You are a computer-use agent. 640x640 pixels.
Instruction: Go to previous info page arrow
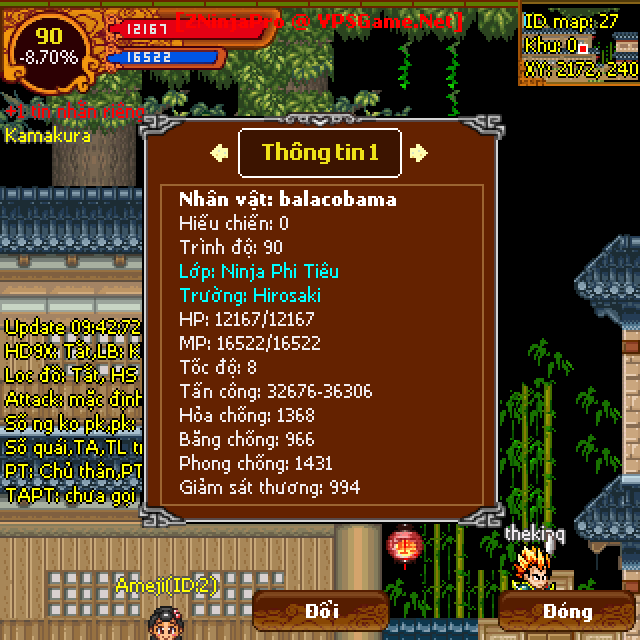tap(219, 152)
